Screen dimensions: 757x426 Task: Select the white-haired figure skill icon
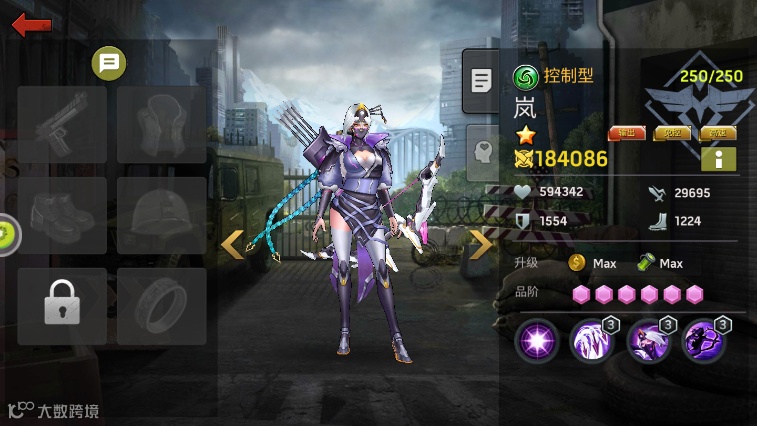tap(648, 343)
